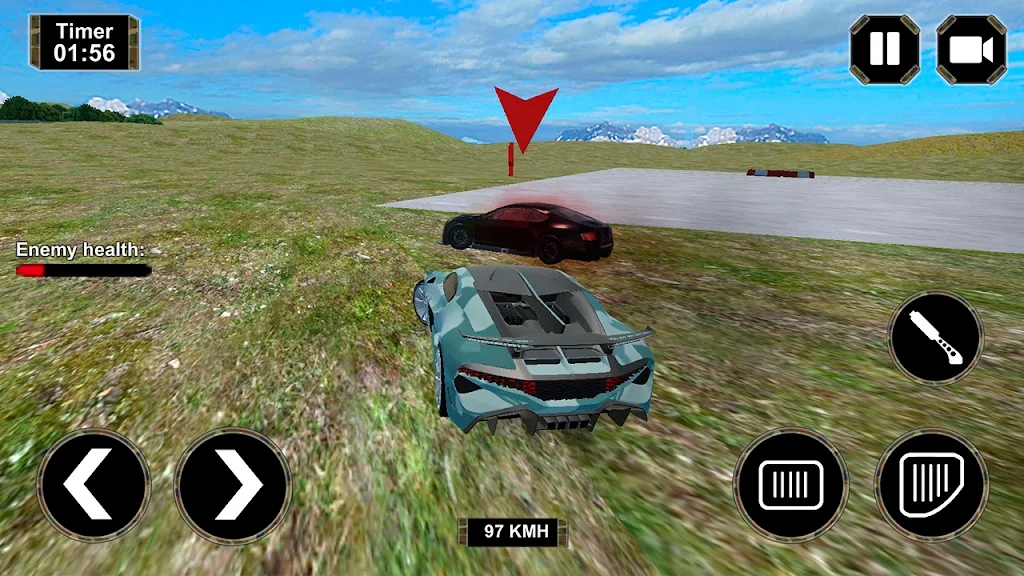Steer left with the left arrow
The image size is (1024, 576).
[x=93, y=486]
